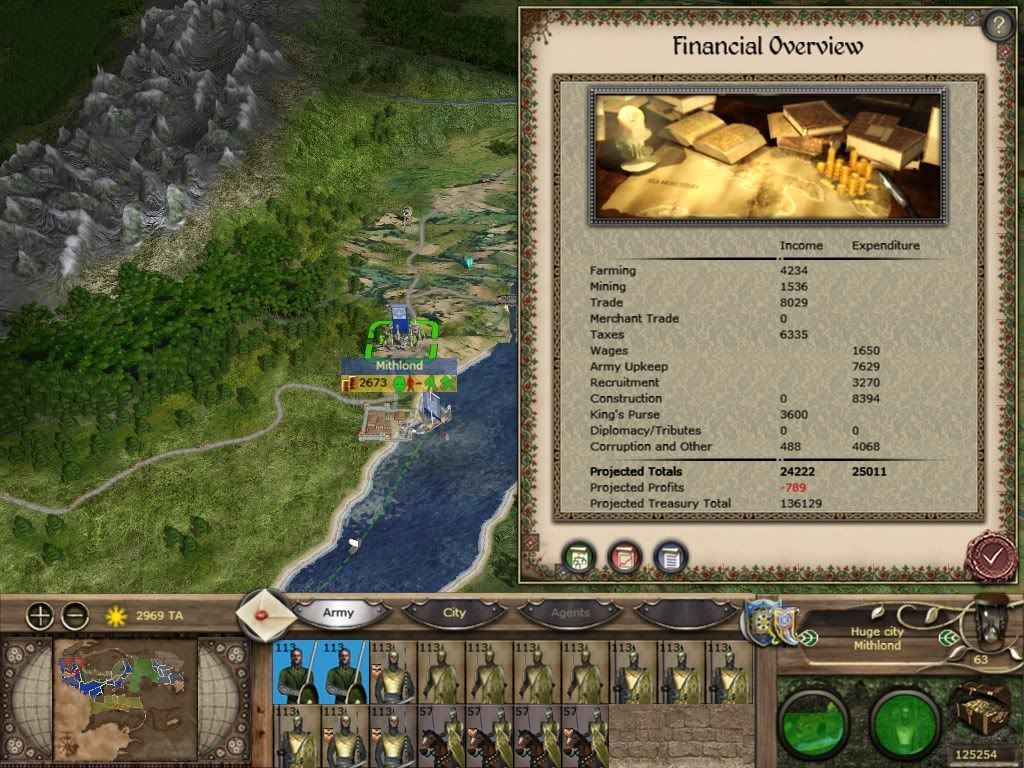The width and height of the screenshot is (1024, 768).
Task: Click the campaign minimap
Action: tap(123, 688)
